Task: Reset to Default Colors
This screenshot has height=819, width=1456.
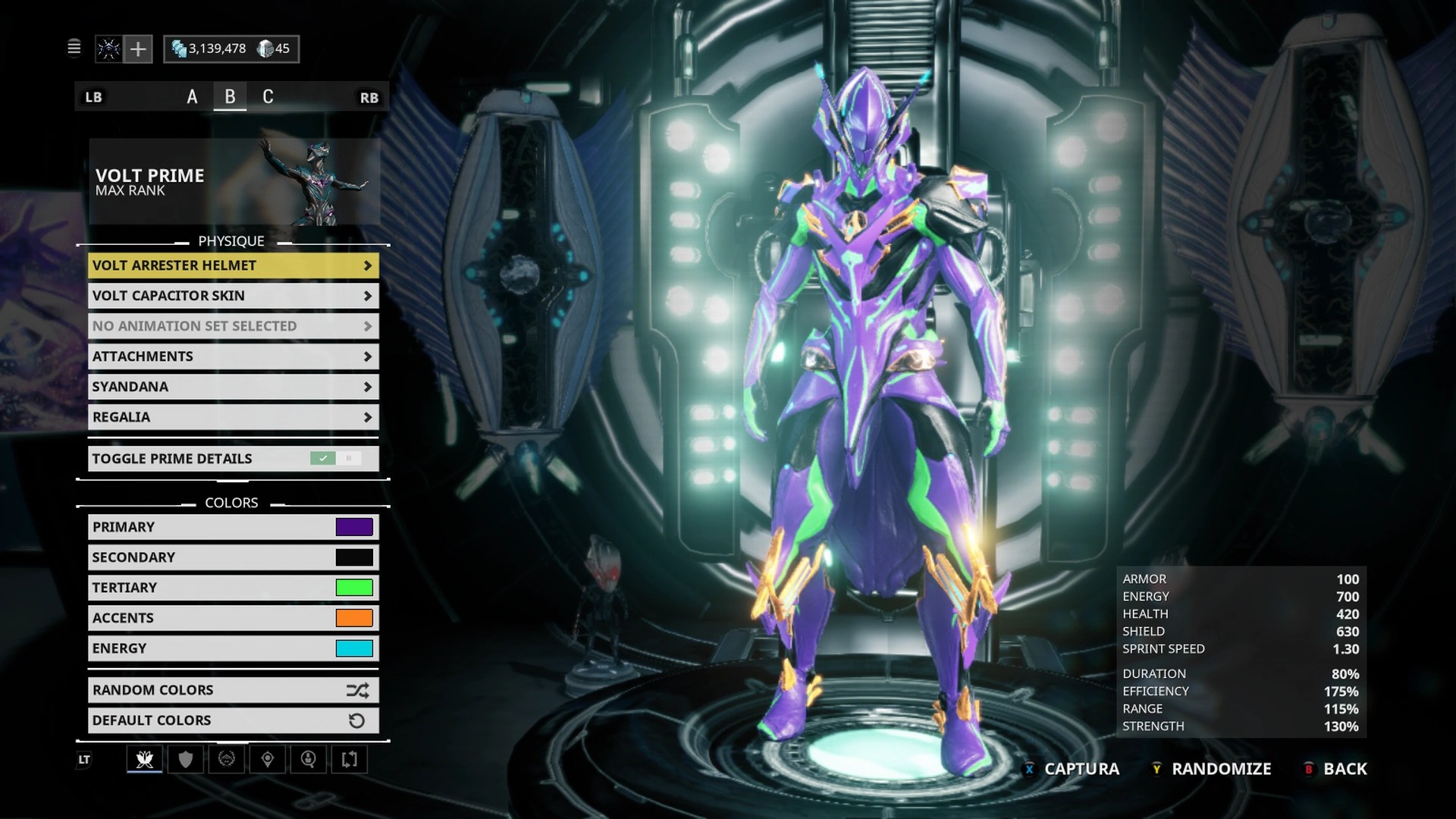Action: pyautogui.click(x=233, y=720)
